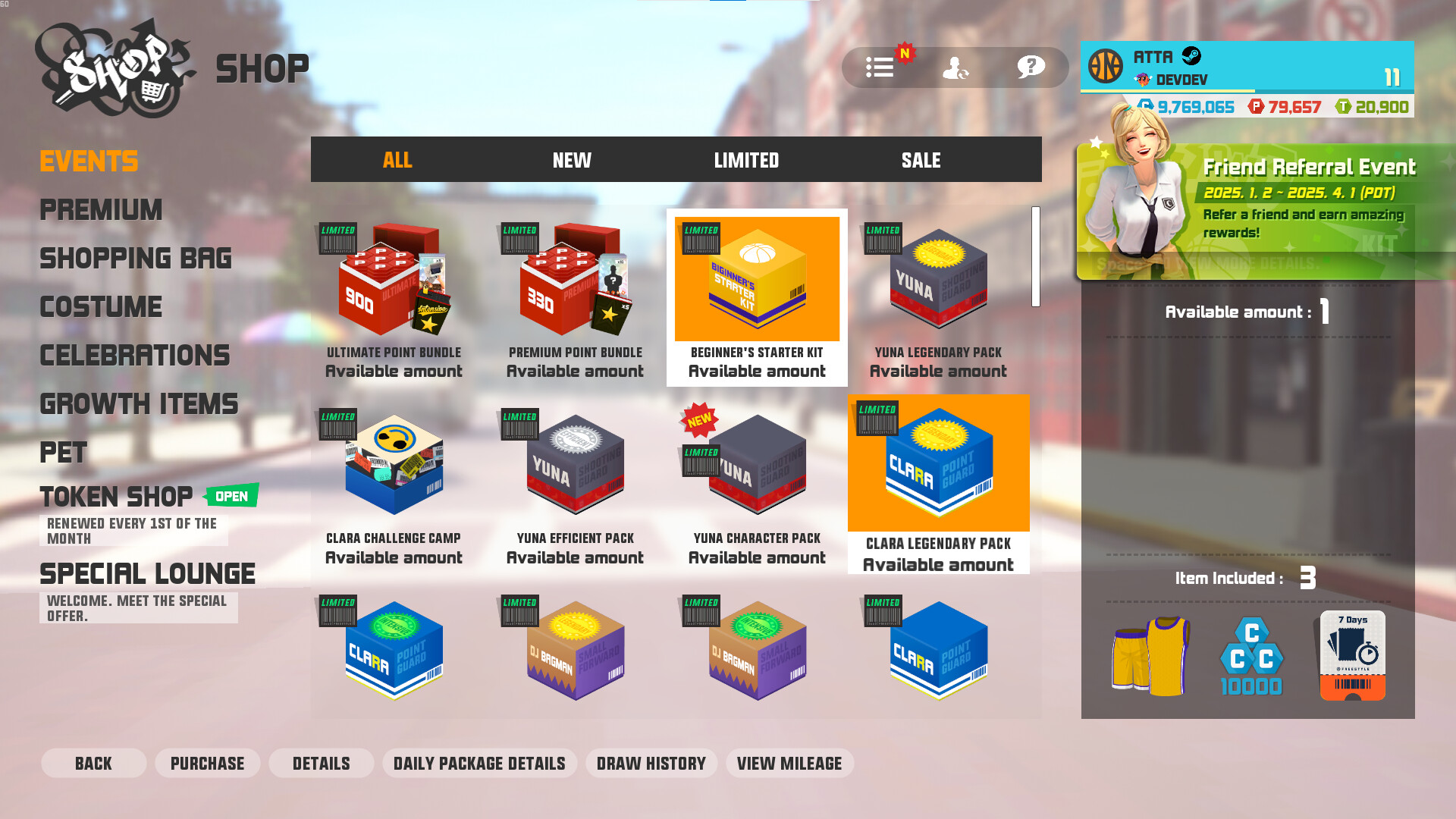Switch to the SALE tab
This screenshot has height=819, width=1456.
(920, 160)
